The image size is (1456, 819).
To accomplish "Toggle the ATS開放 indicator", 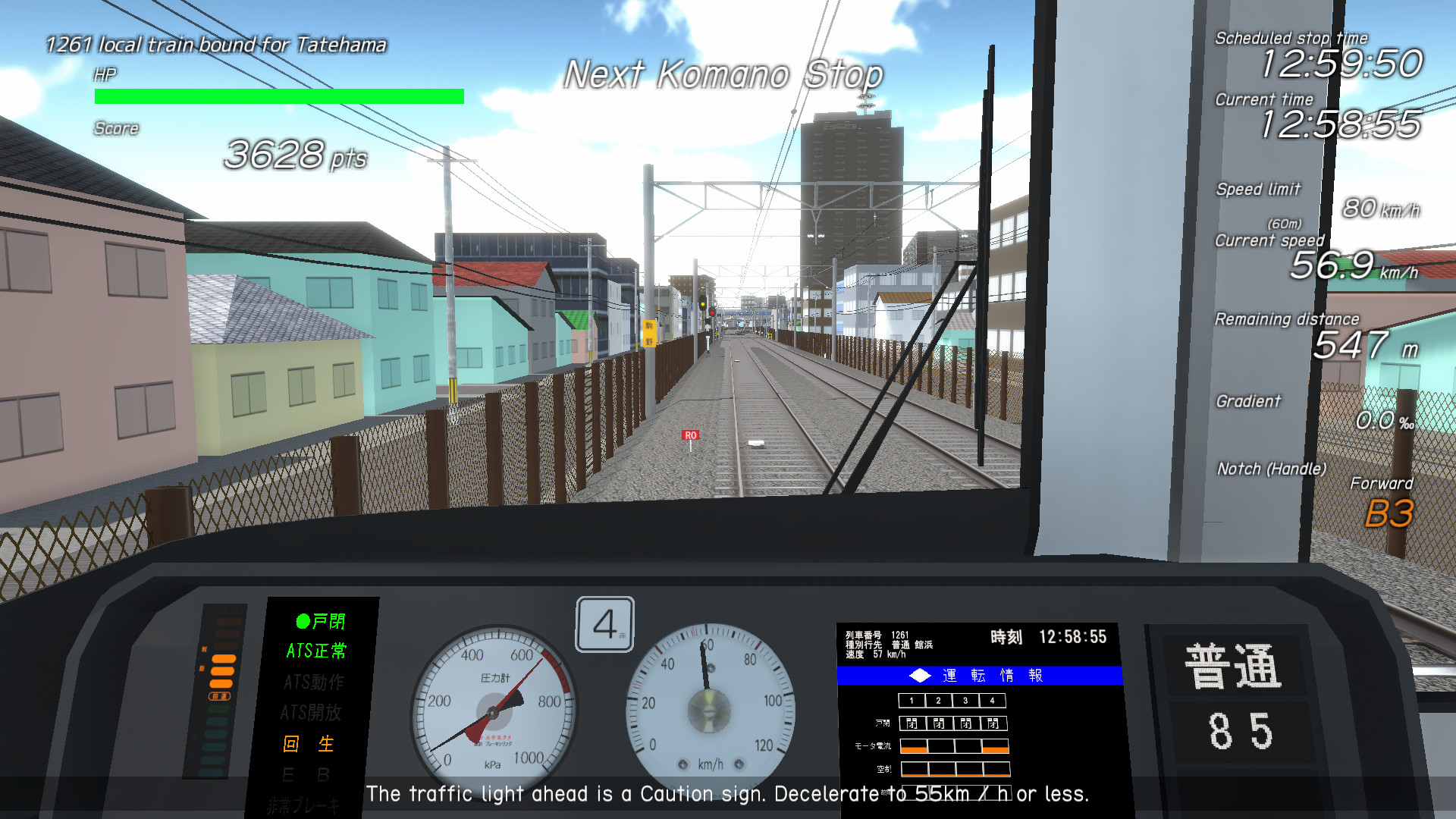I will click(x=314, y=713).
